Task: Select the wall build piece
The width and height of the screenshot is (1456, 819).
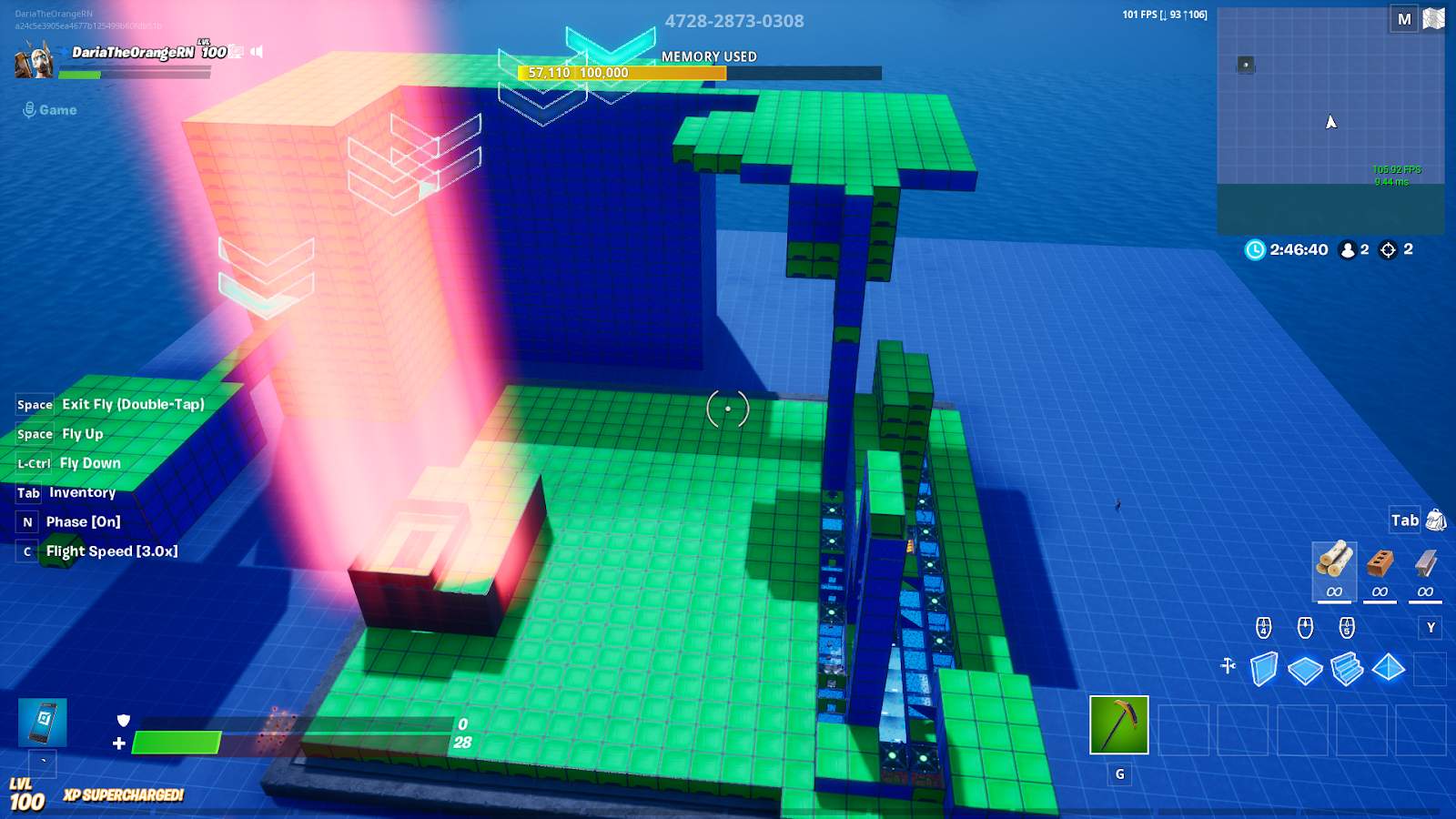Action: 1264,668
